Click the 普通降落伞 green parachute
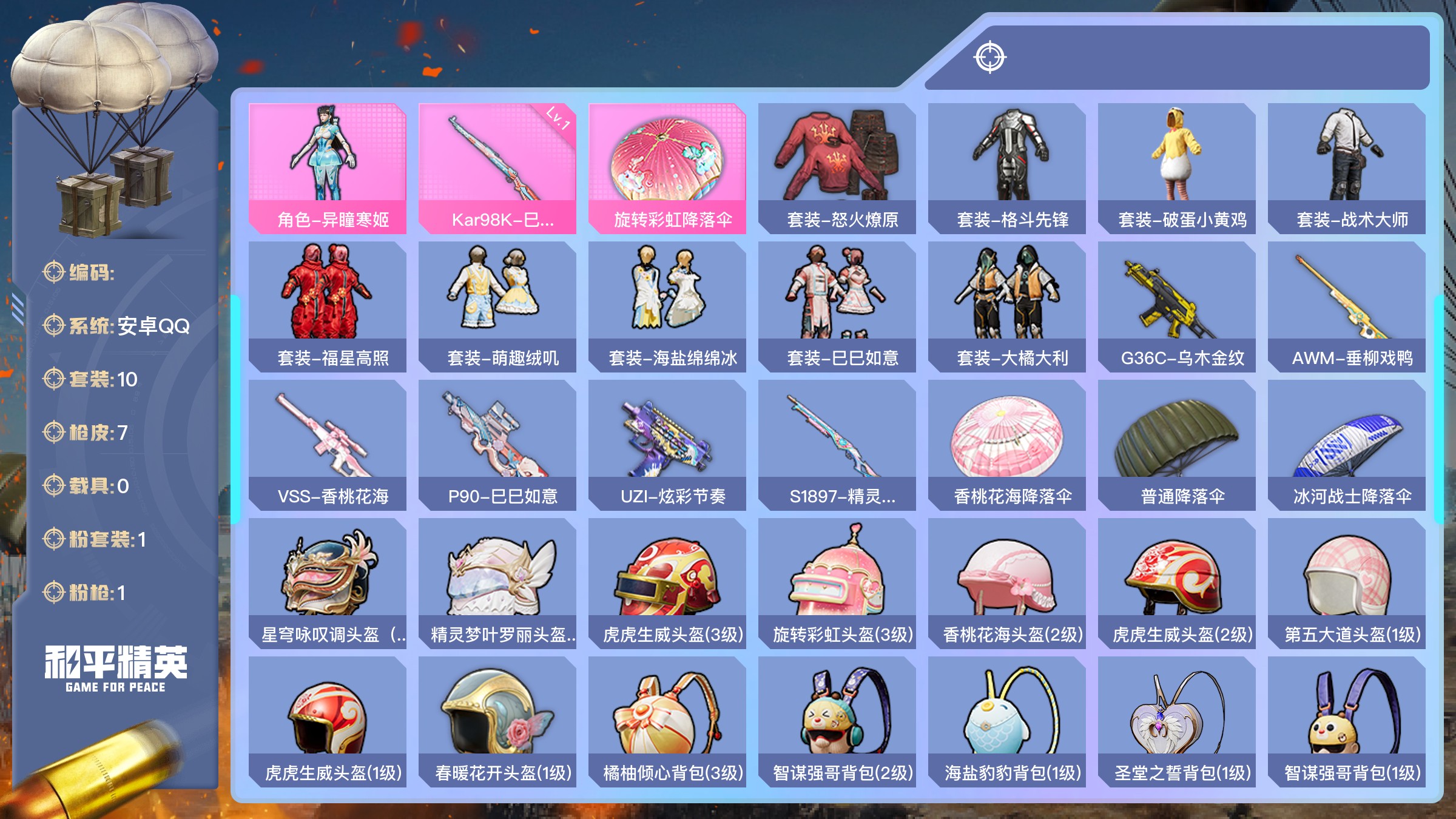The width and height of the screenshot is (1456, 819). tap(1176, 445)
